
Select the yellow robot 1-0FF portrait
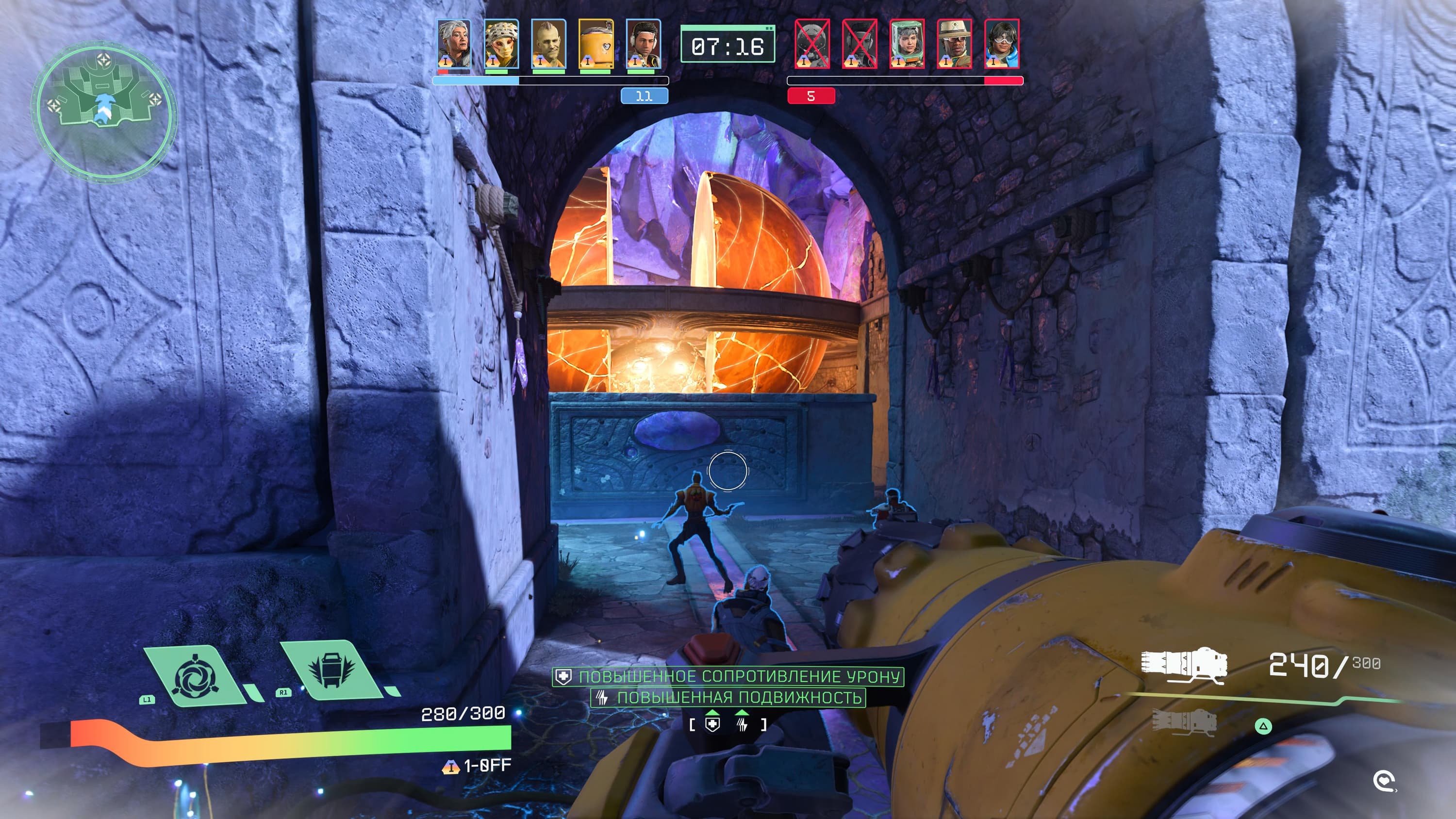pos(596,44)
